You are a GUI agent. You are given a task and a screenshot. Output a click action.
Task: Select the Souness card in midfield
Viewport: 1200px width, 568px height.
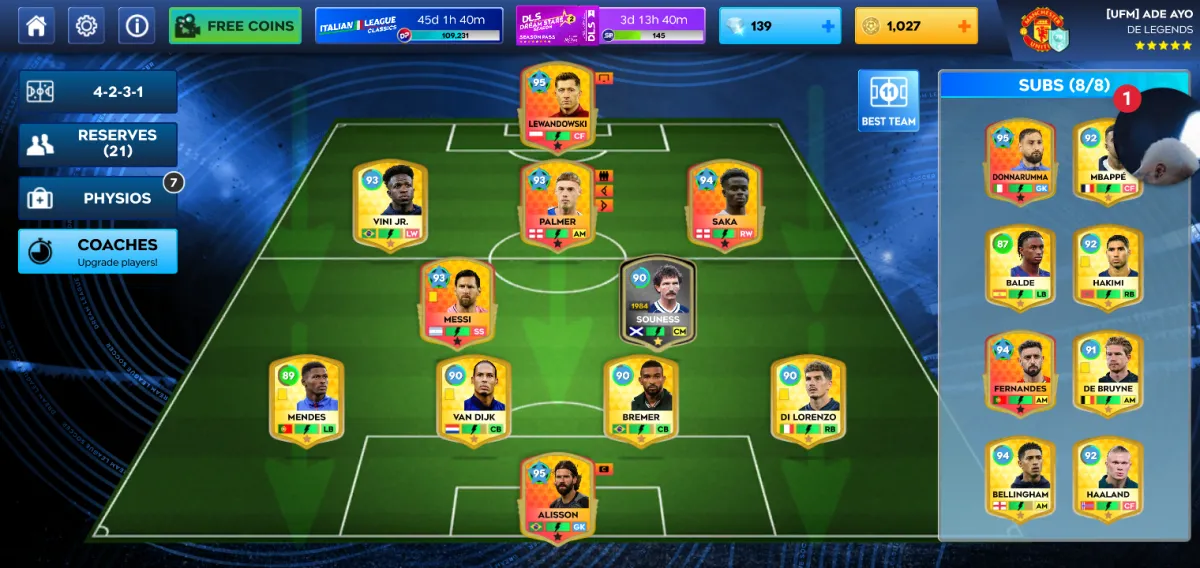(x=657, y=302)
